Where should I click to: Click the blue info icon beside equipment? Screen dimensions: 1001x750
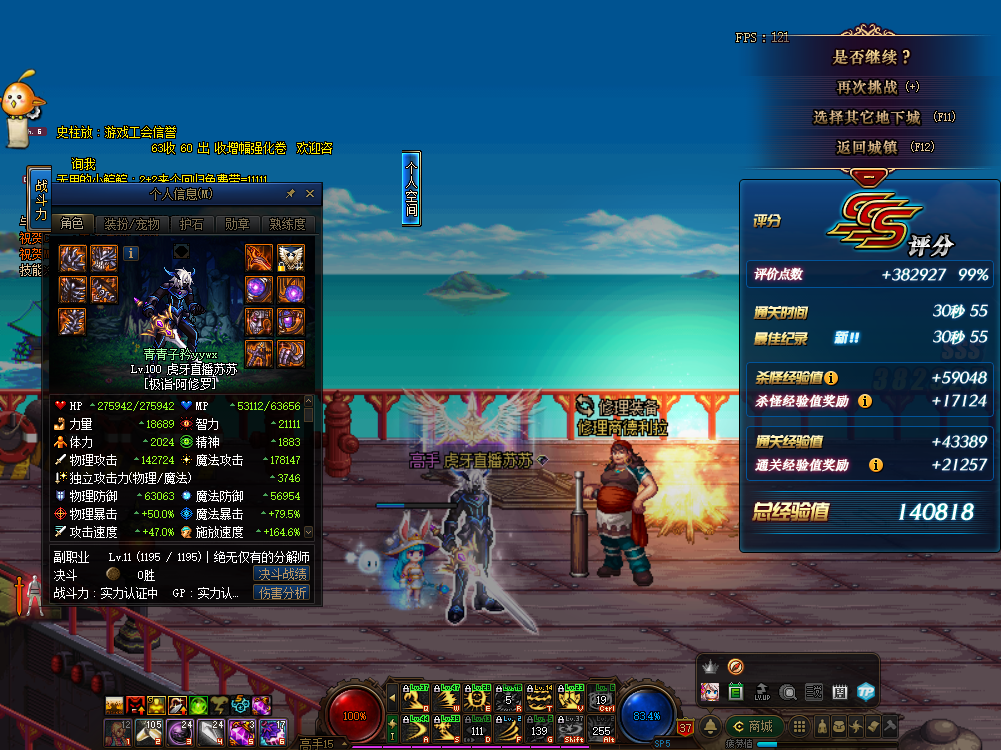(x=131, y=254)
